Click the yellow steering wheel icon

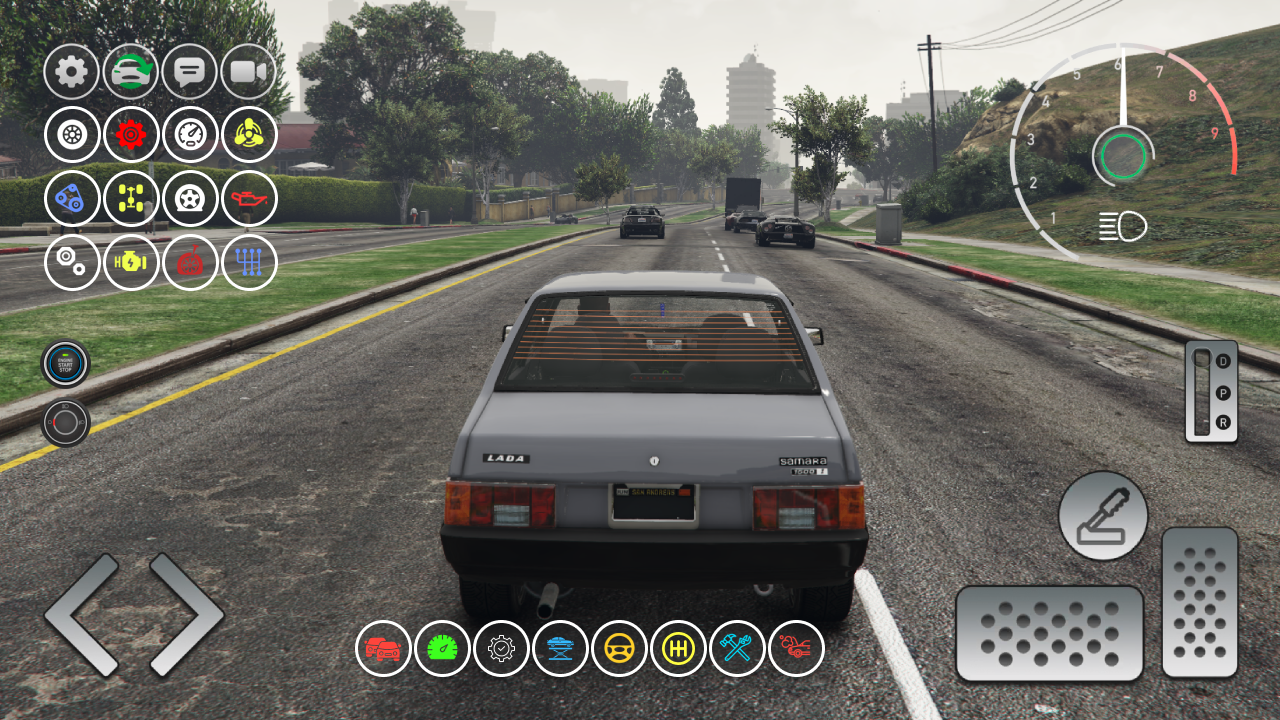(x=620, y=648)
